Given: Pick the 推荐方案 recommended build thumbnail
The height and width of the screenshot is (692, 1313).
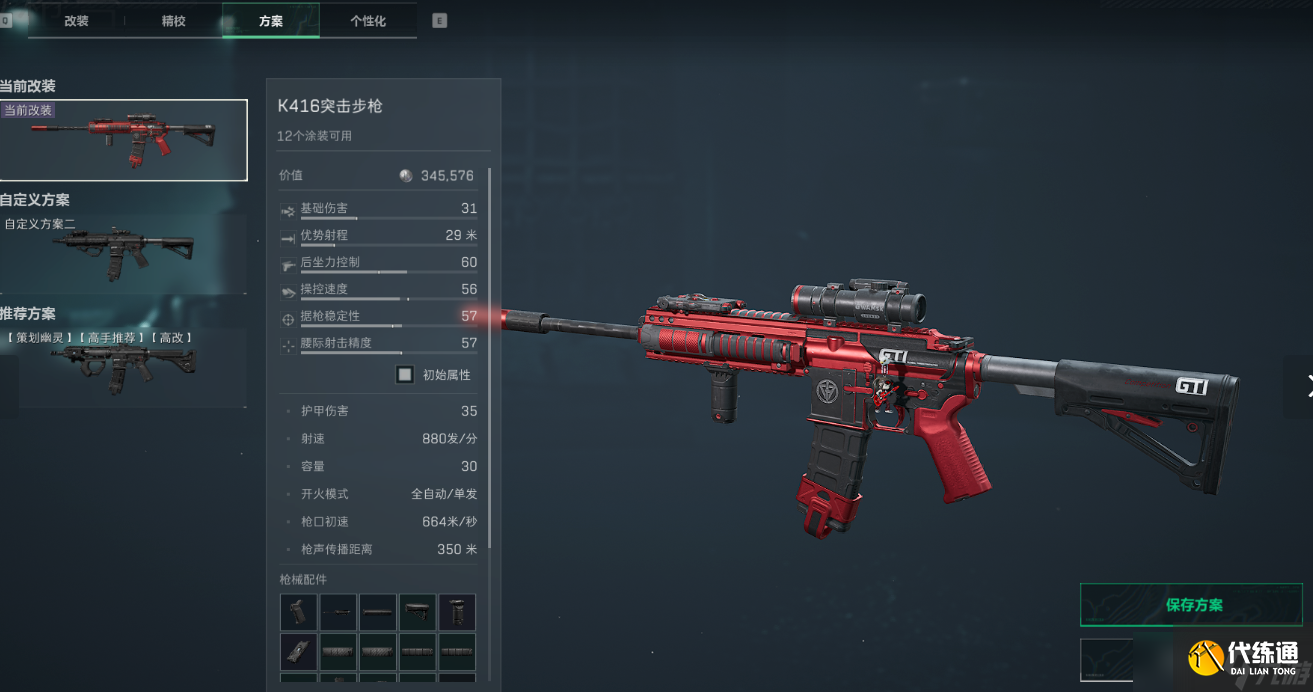Looking at the screenshot, I should pyautogui.click(x=123, y=366).
